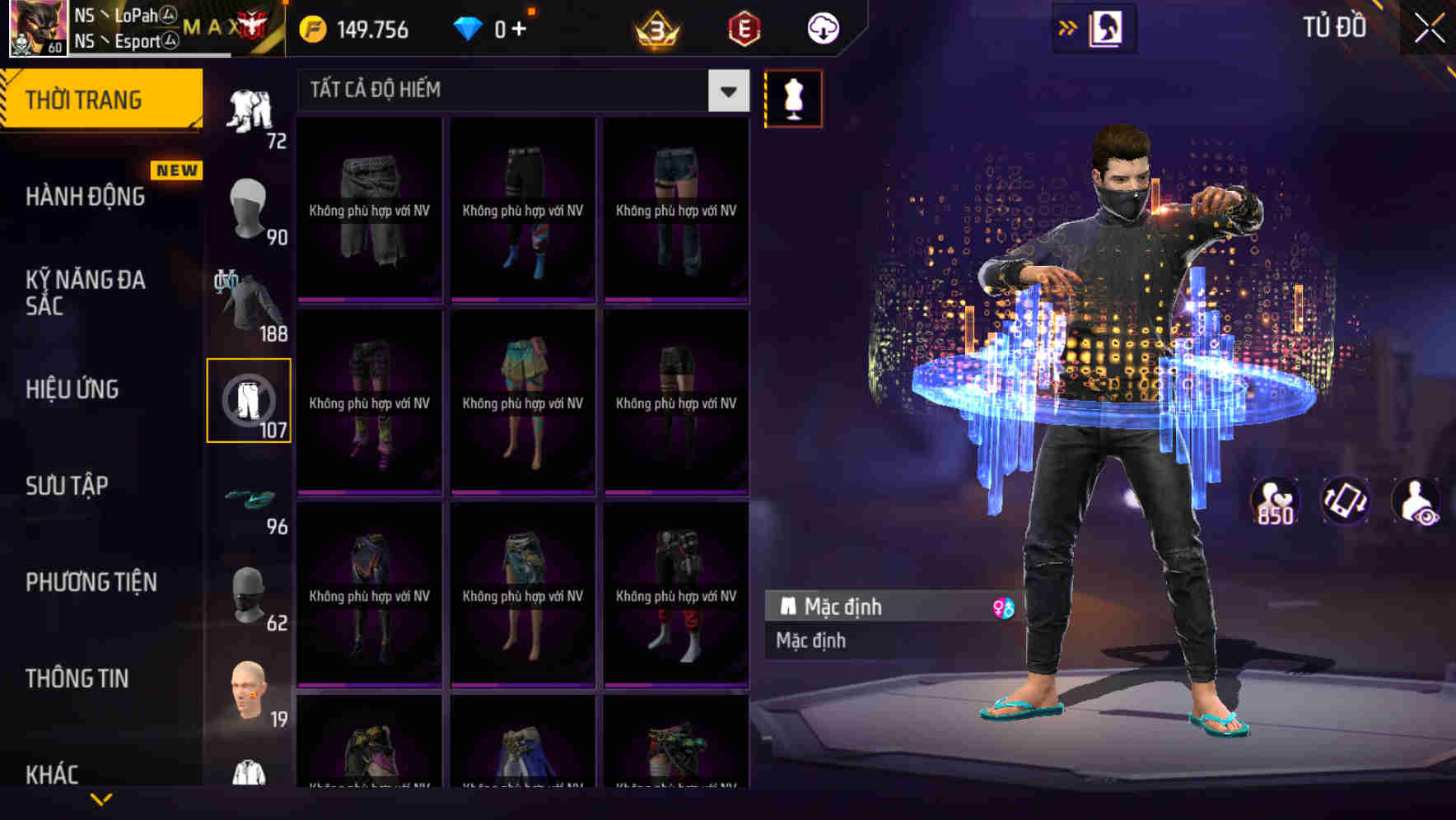Open the TỦ ĐỒ wardrobe label
This screenshot has height=820, width=1456.
(1338, 27)
